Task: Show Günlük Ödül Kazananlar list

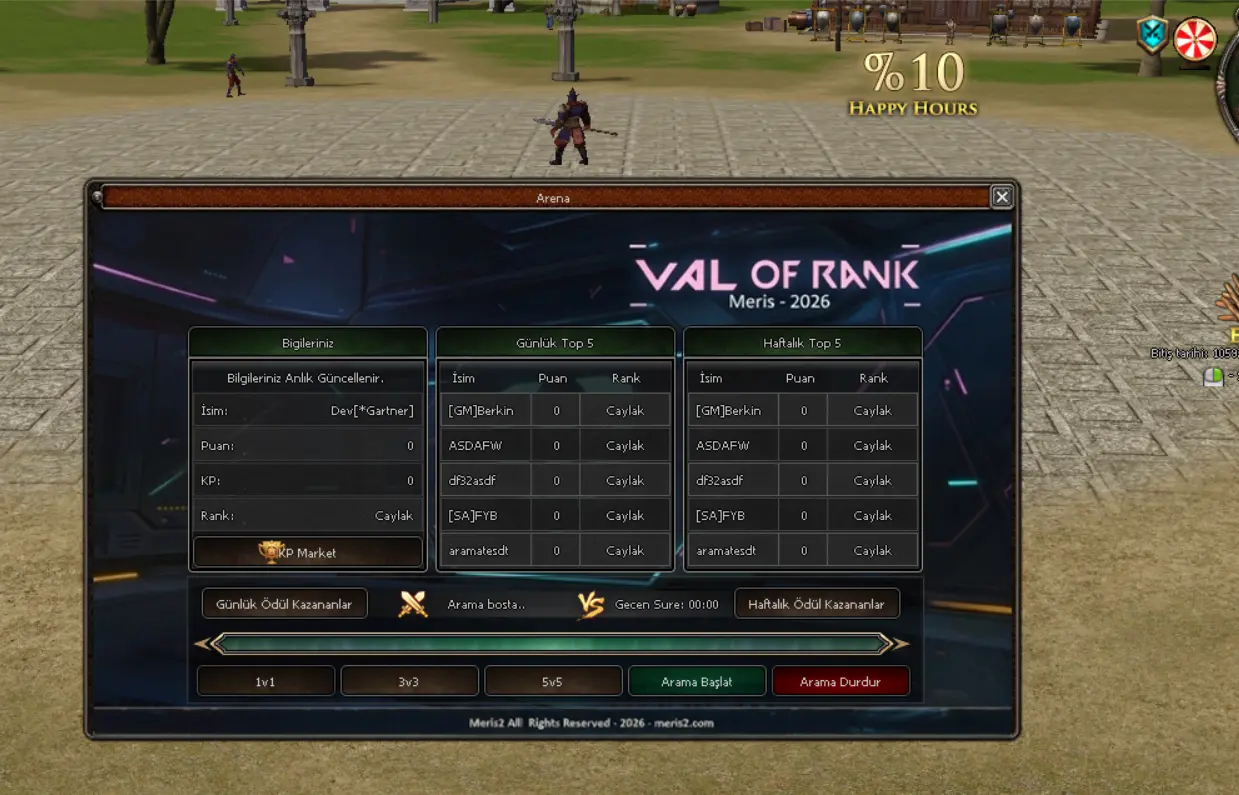Action: (x=284, y=604)
